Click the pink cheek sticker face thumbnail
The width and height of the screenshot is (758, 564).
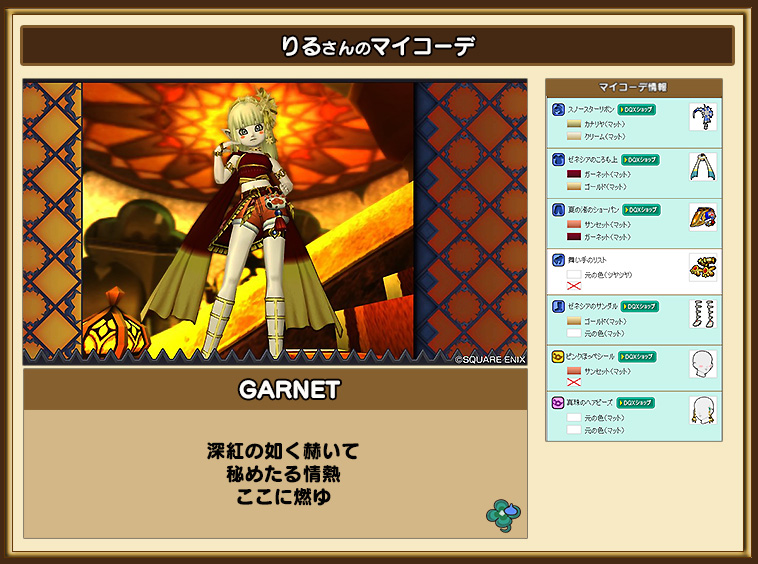click(703, 363)
